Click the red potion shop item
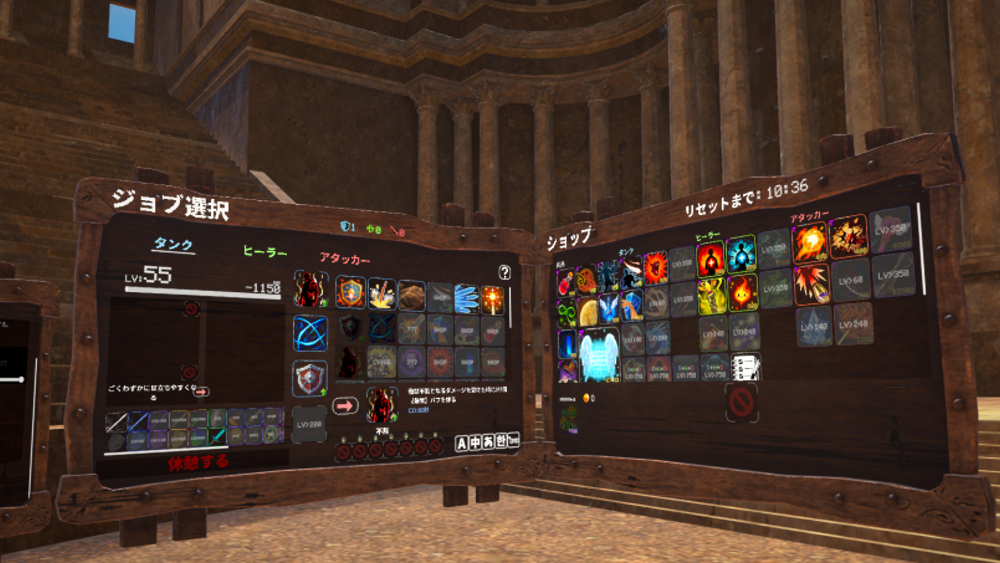The height and width of the screenshot is (563, 1000). [567, 282]
